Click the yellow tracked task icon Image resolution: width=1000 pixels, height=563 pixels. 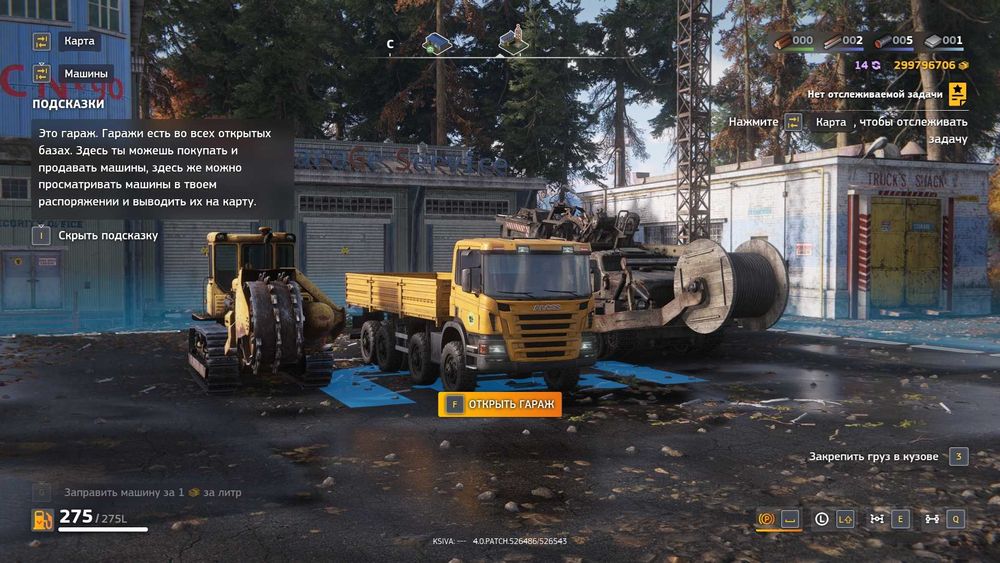click(958, 94)
